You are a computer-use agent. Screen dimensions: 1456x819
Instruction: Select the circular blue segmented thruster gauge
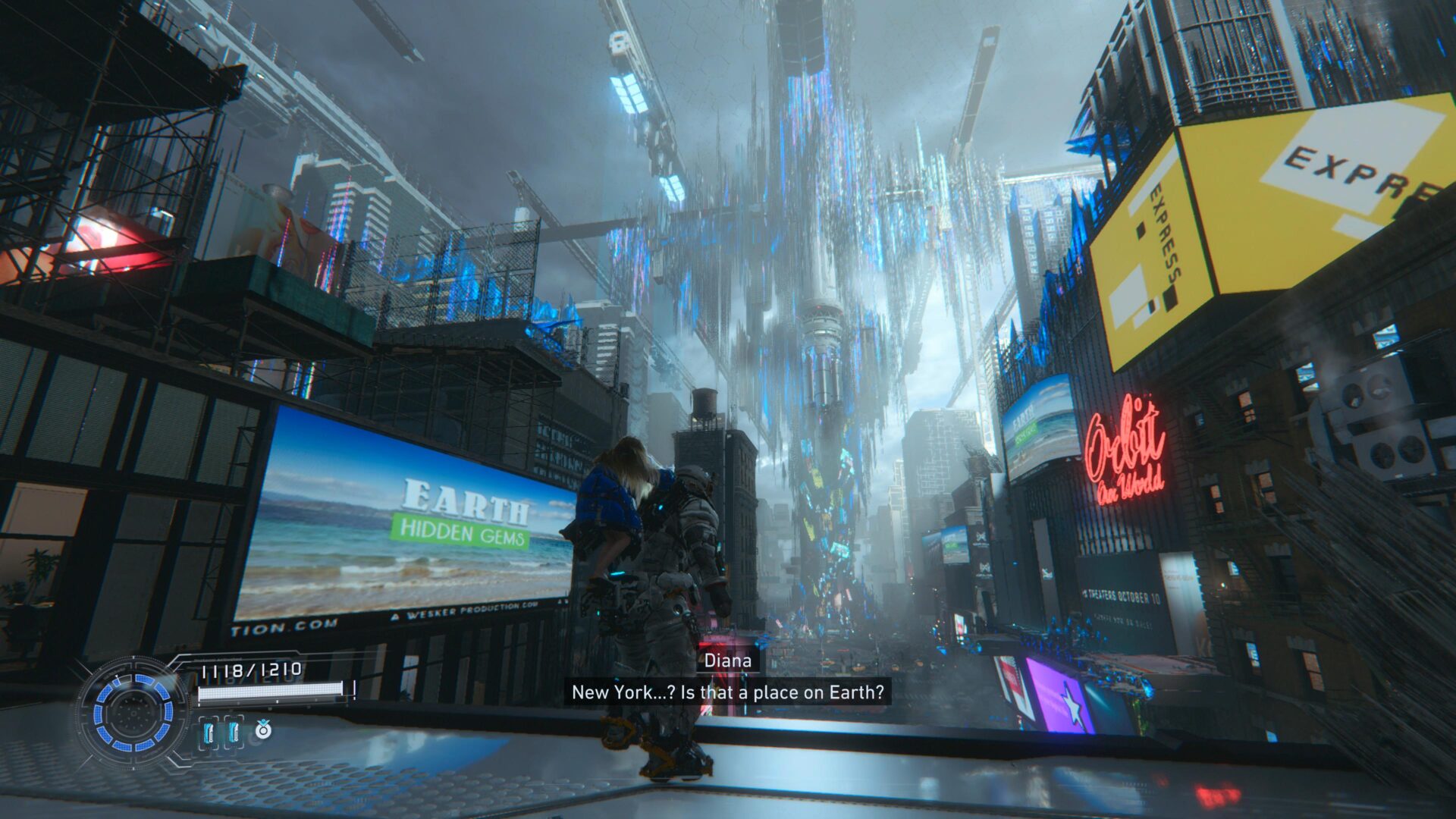click(133, 713)
